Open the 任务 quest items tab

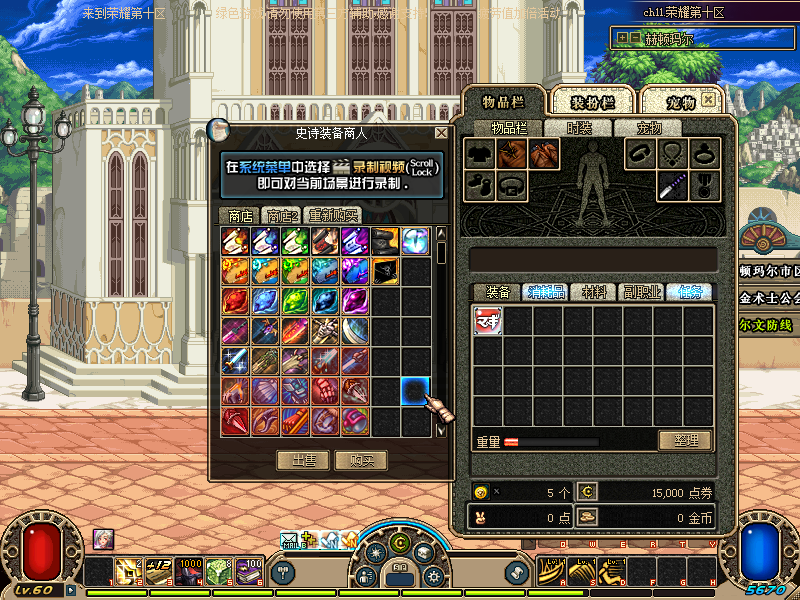[690, 292]
